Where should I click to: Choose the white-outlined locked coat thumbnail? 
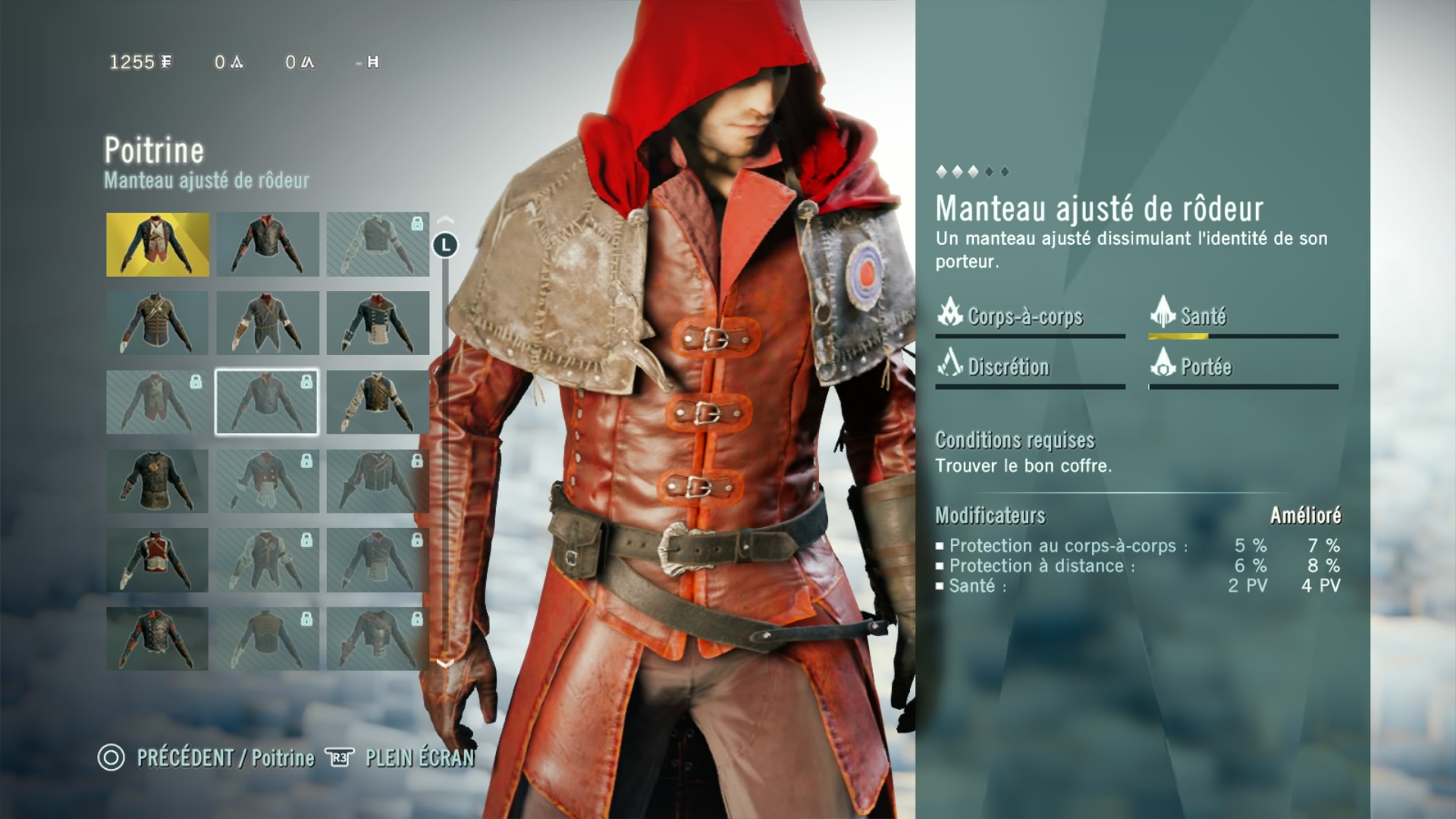(267, 402)
